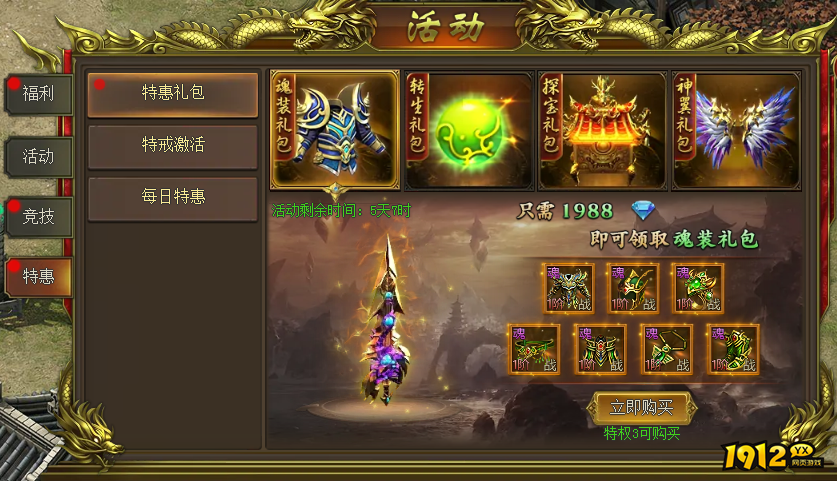Select the 特戒激活 menu entry
Viewport: 837px width, 481px height.
click(x=173, y=145)
